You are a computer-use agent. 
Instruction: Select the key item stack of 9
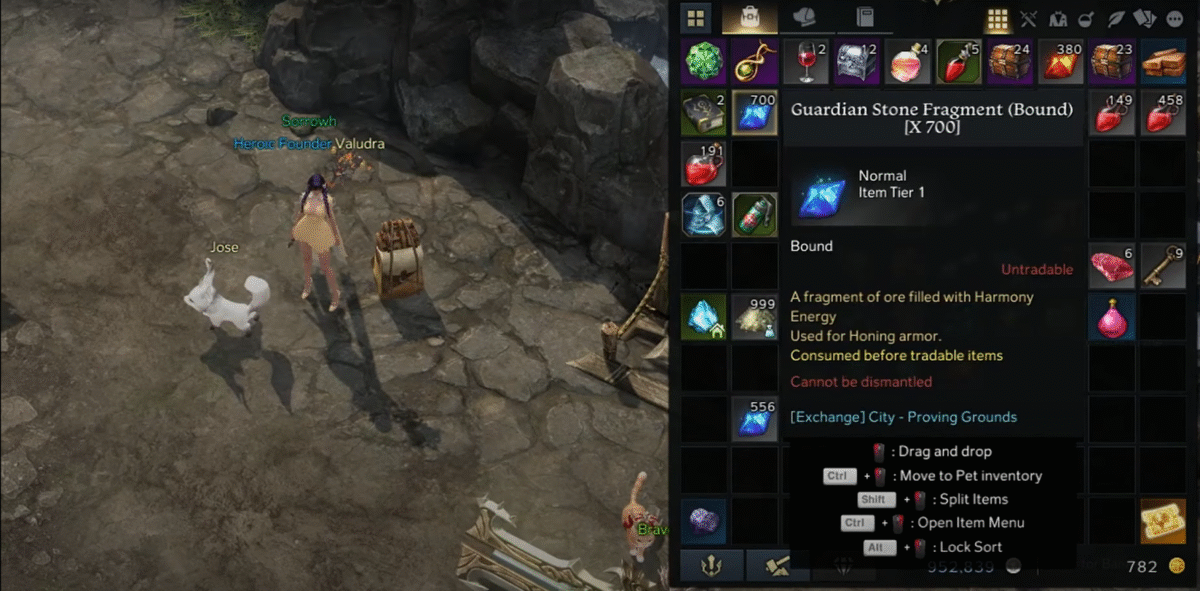tap(1163, 266)
